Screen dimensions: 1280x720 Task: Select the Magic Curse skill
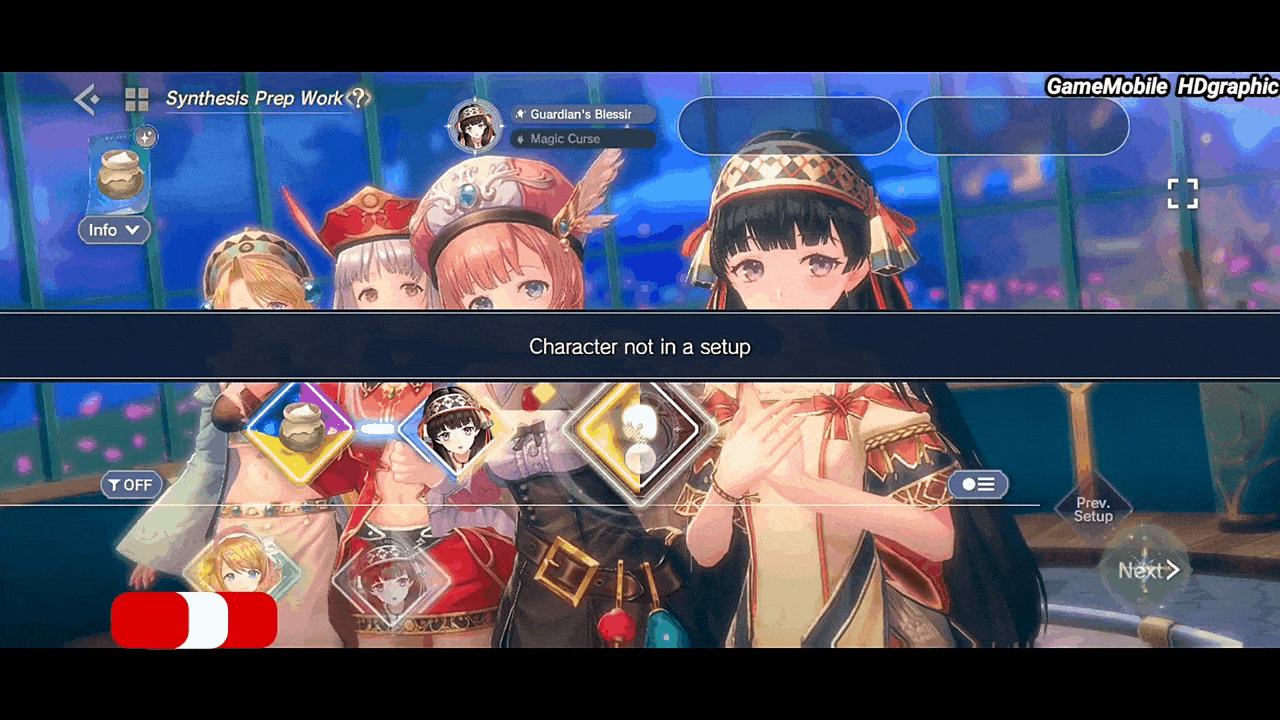[583, 139]
